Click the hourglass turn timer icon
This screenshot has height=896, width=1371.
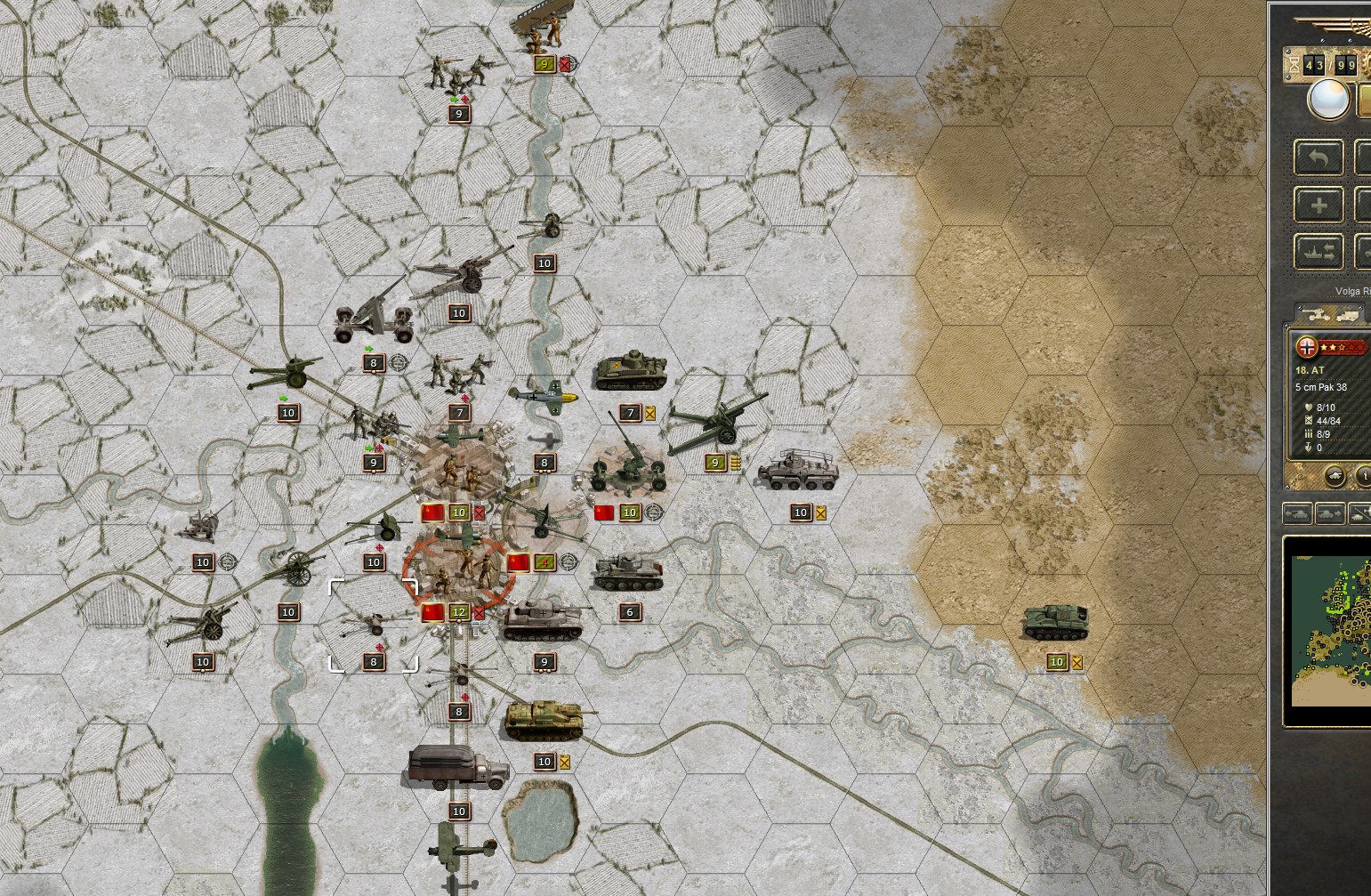(1294, 65)
